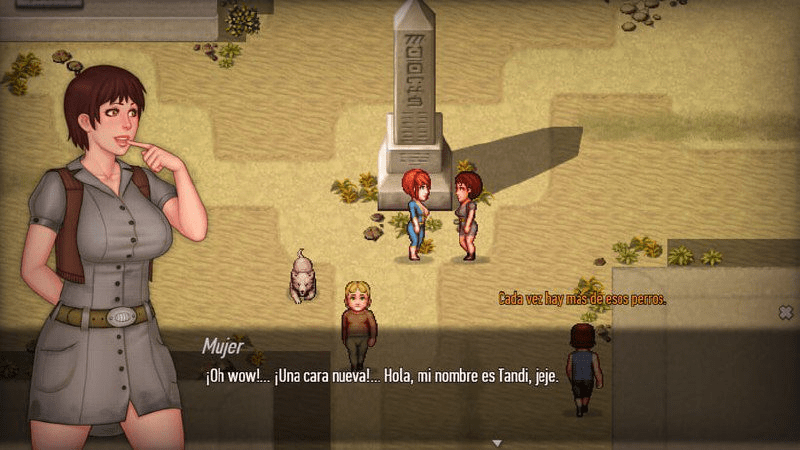Close the dialogue with the X icon

[x=785, y=313]
